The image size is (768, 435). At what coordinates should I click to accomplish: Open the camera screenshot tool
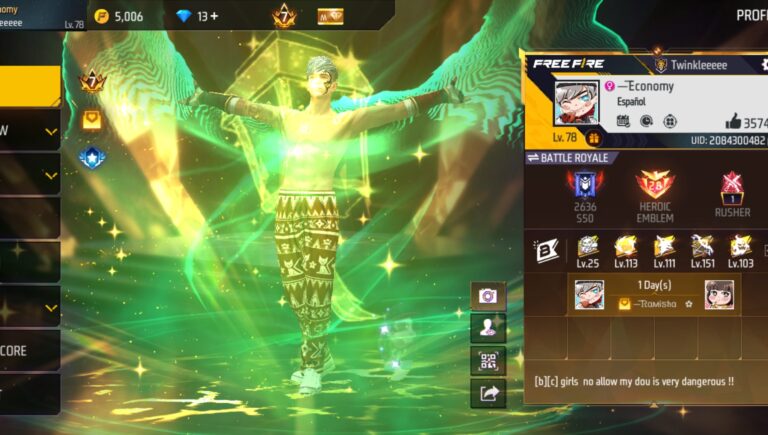click(x=488, y=296)
